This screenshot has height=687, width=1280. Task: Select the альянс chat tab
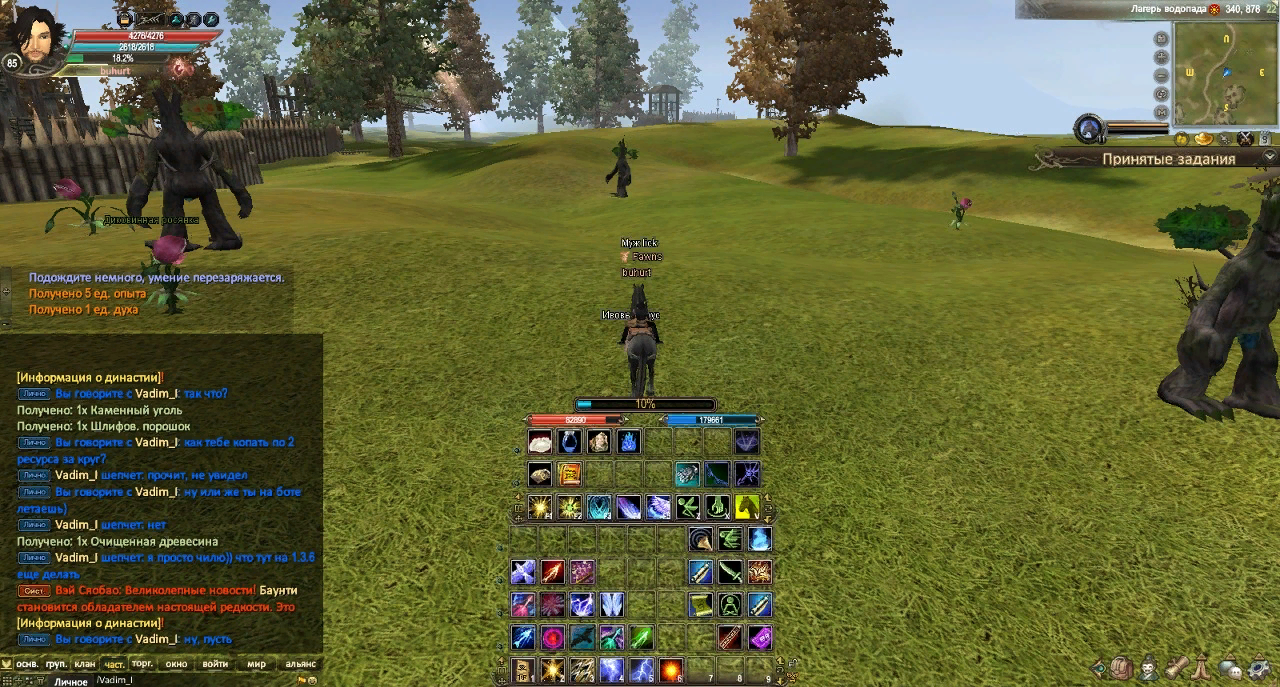click(300, 664)
